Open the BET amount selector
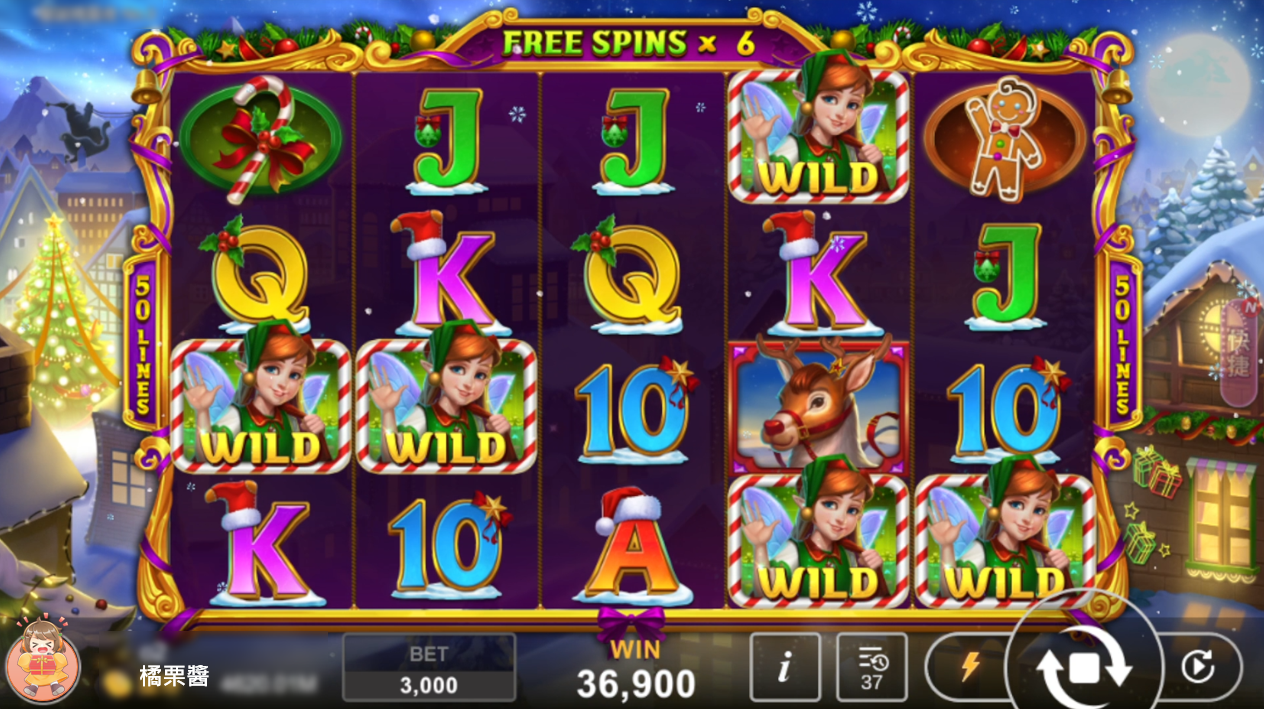1264x709 pixels. coord(429,668)
